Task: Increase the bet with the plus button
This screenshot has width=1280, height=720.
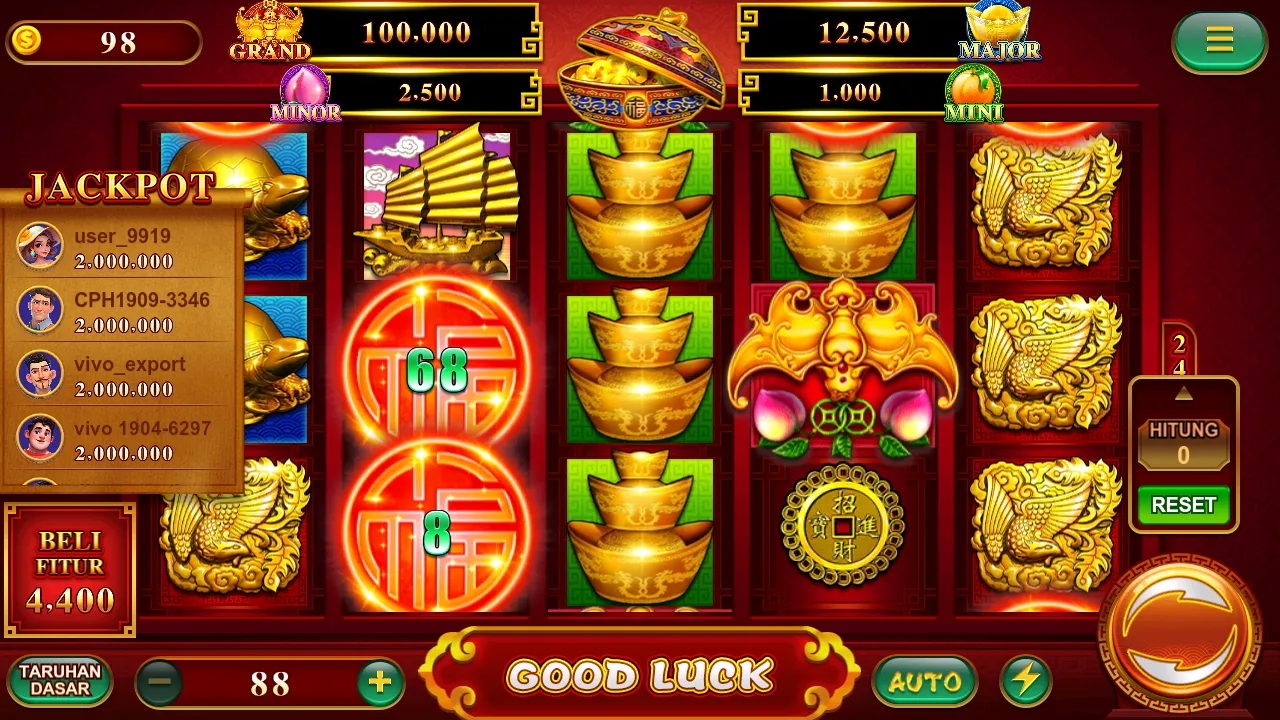Action: 379,683
